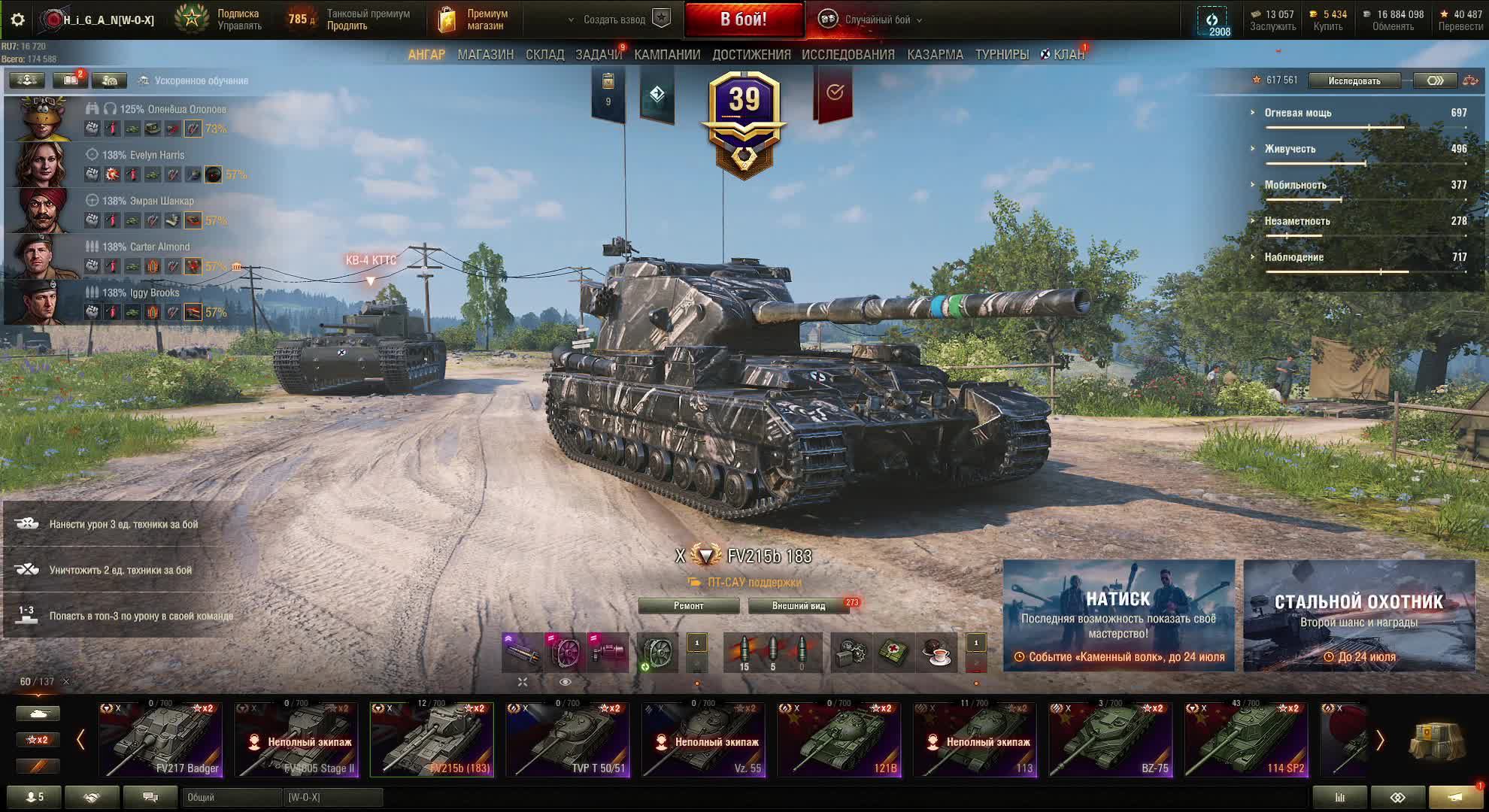1489x812 pixels.
Task: Show next tanks with carousel right arrow
Action: point(1379,741)
